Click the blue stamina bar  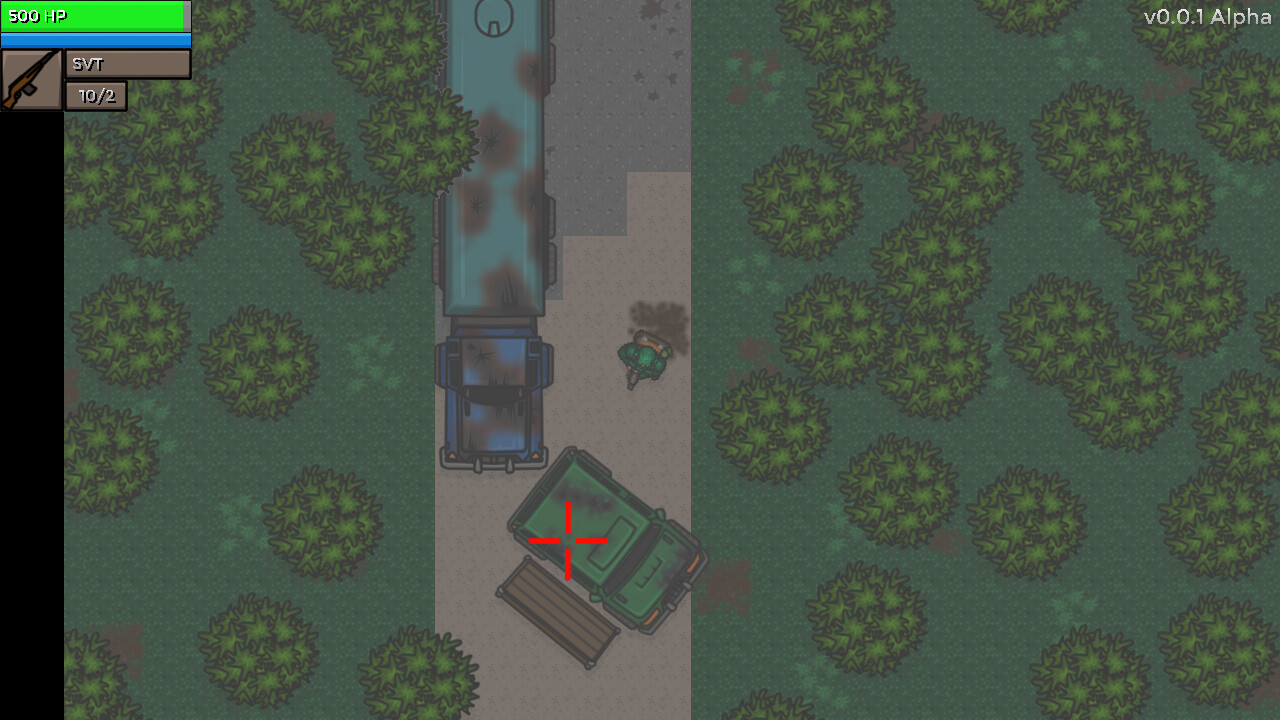(95, 40)
